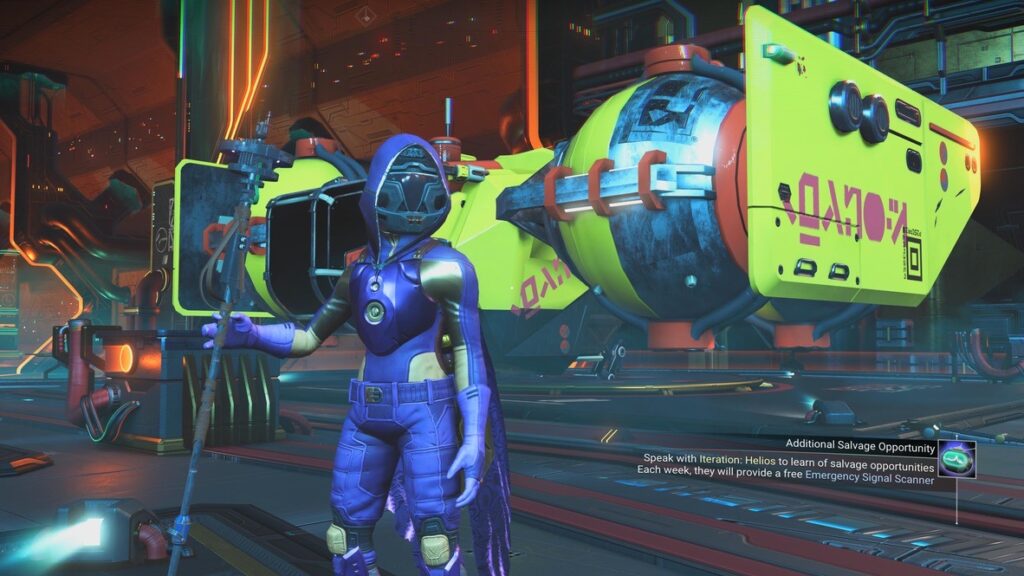Click the Additional Salvage Opportunity notification icon

tap(957, 459)
